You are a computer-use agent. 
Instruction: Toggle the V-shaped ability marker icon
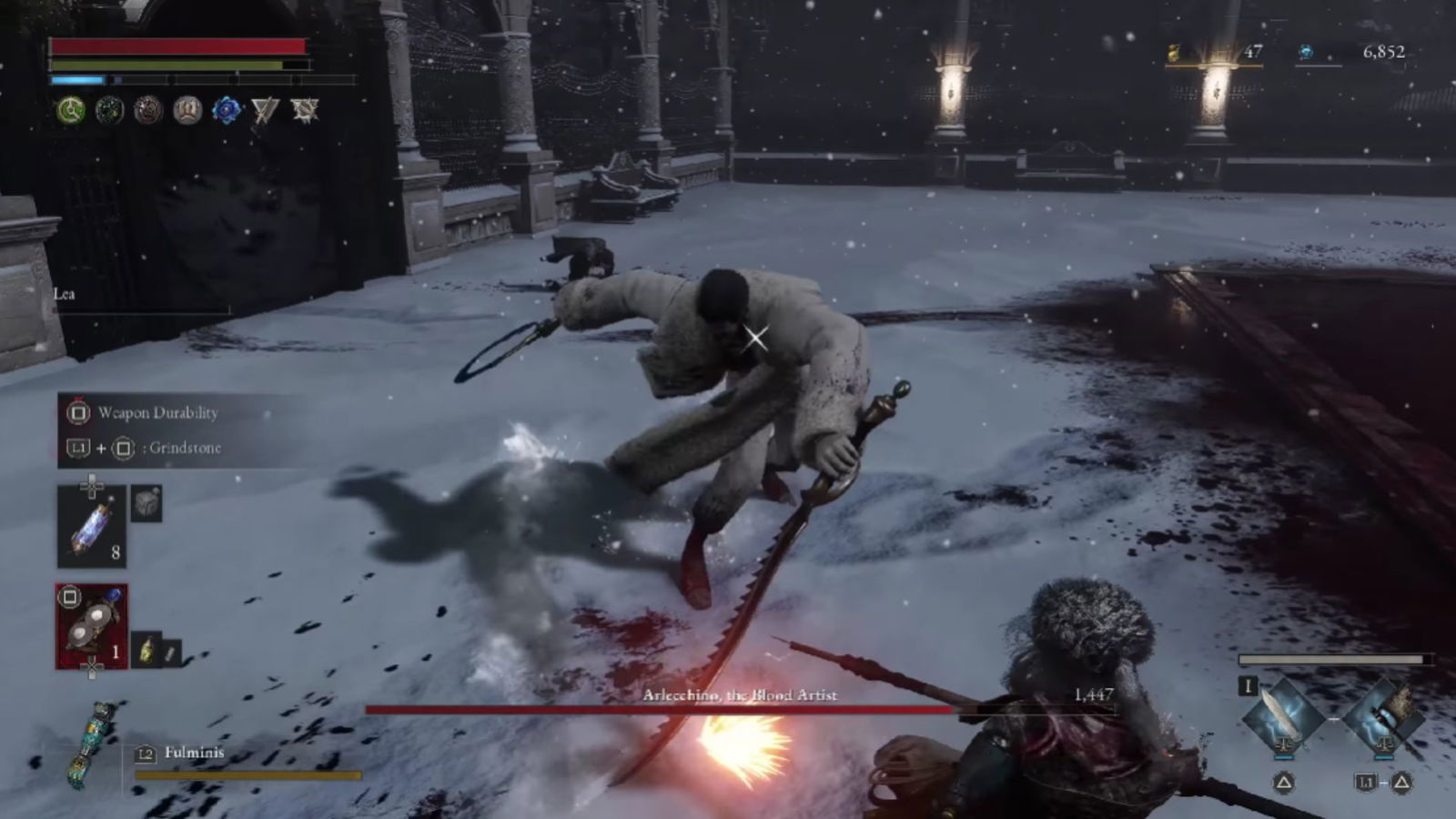[264, 109]
